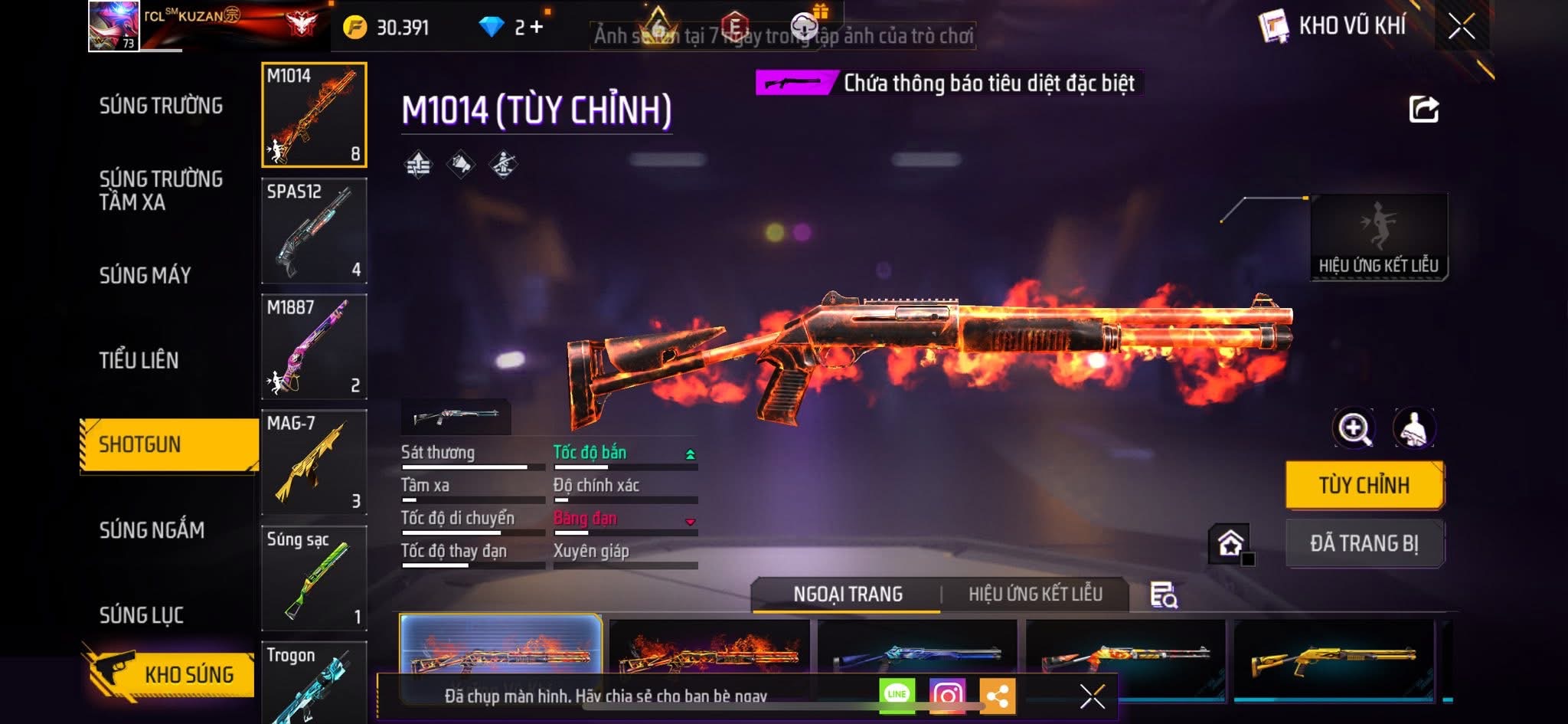Screen dimensions: 1568x724
Task: Open the Súng sạc weapon tile
Action: [x=314, y=578]
